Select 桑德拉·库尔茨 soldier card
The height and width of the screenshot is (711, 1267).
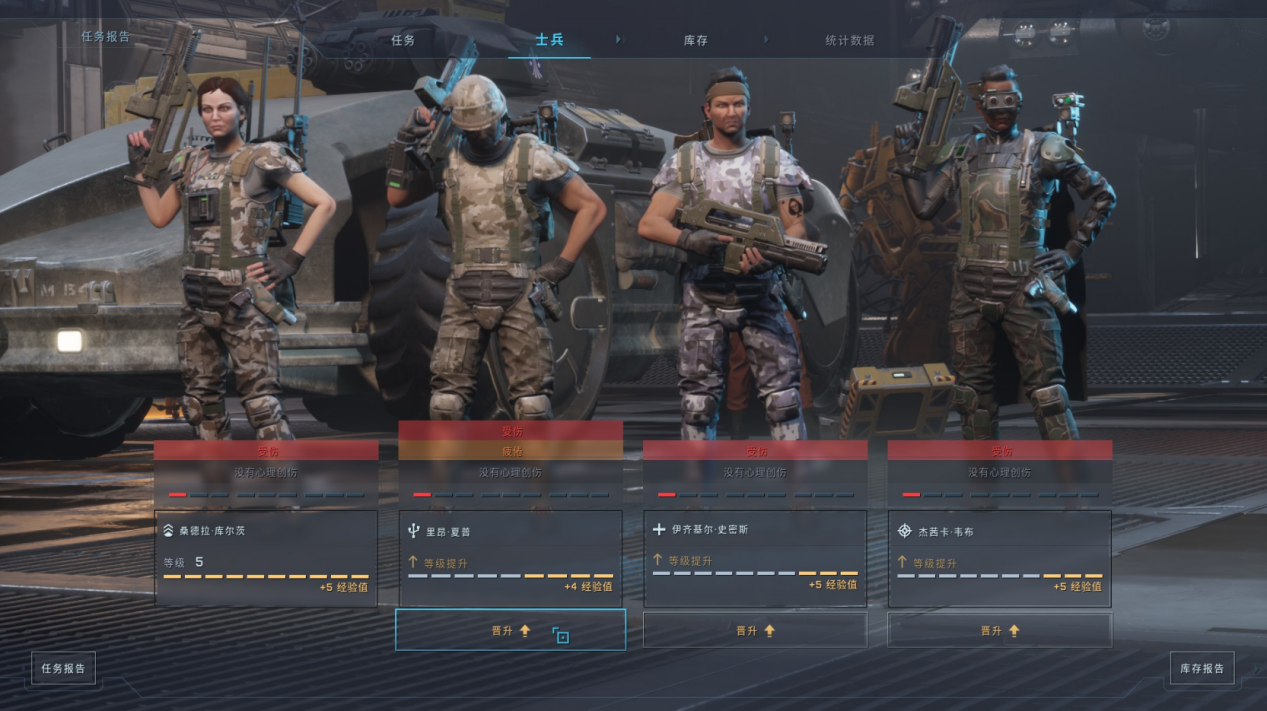[266, 557]
